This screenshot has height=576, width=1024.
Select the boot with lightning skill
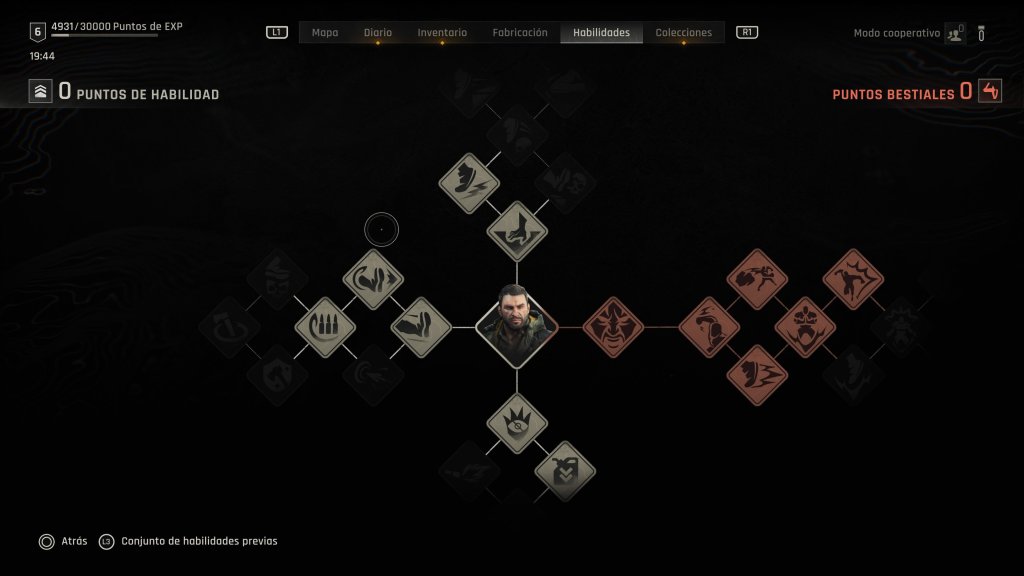[x=469, y=183]
